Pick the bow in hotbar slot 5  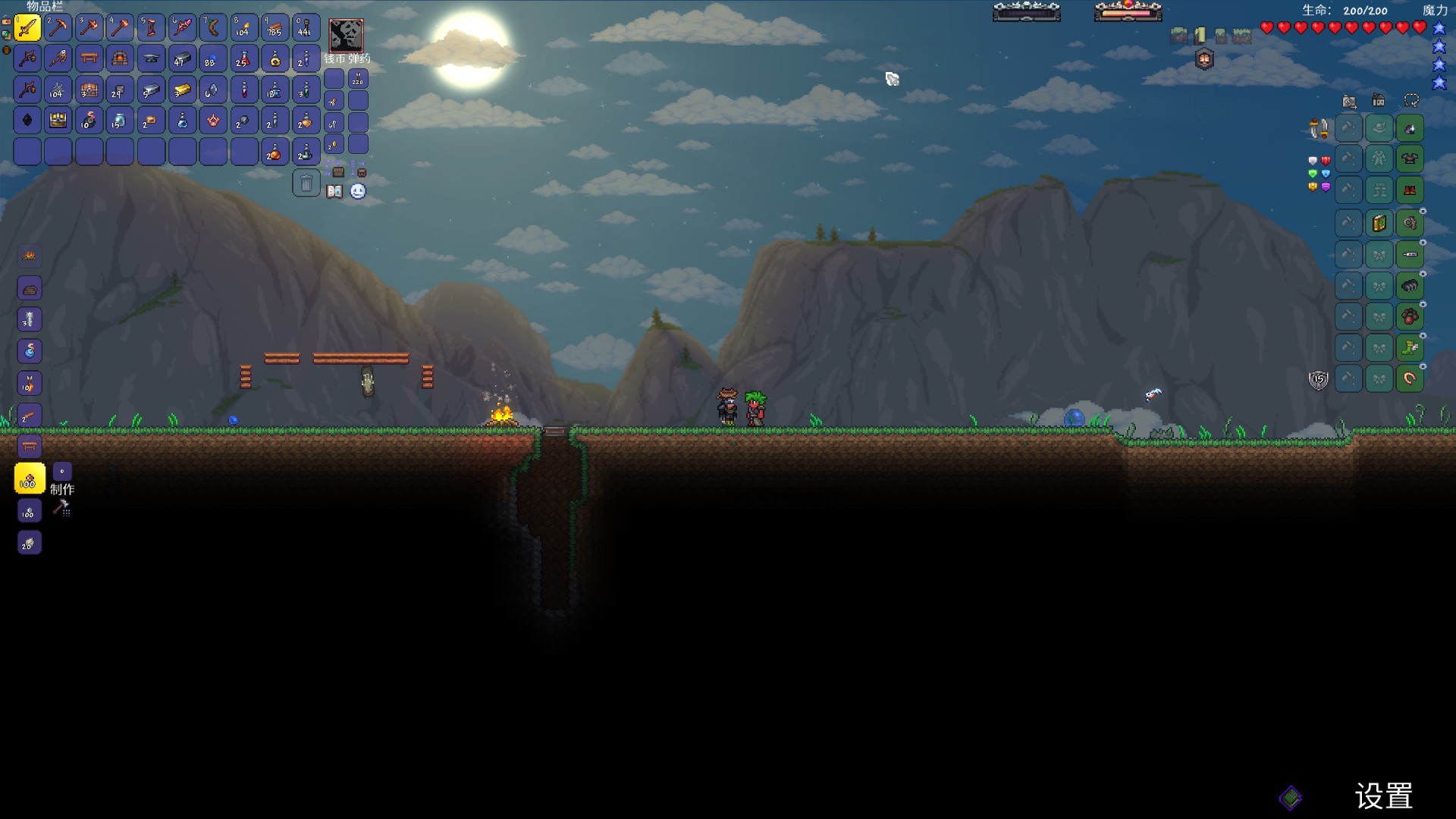tap(151, 28)
